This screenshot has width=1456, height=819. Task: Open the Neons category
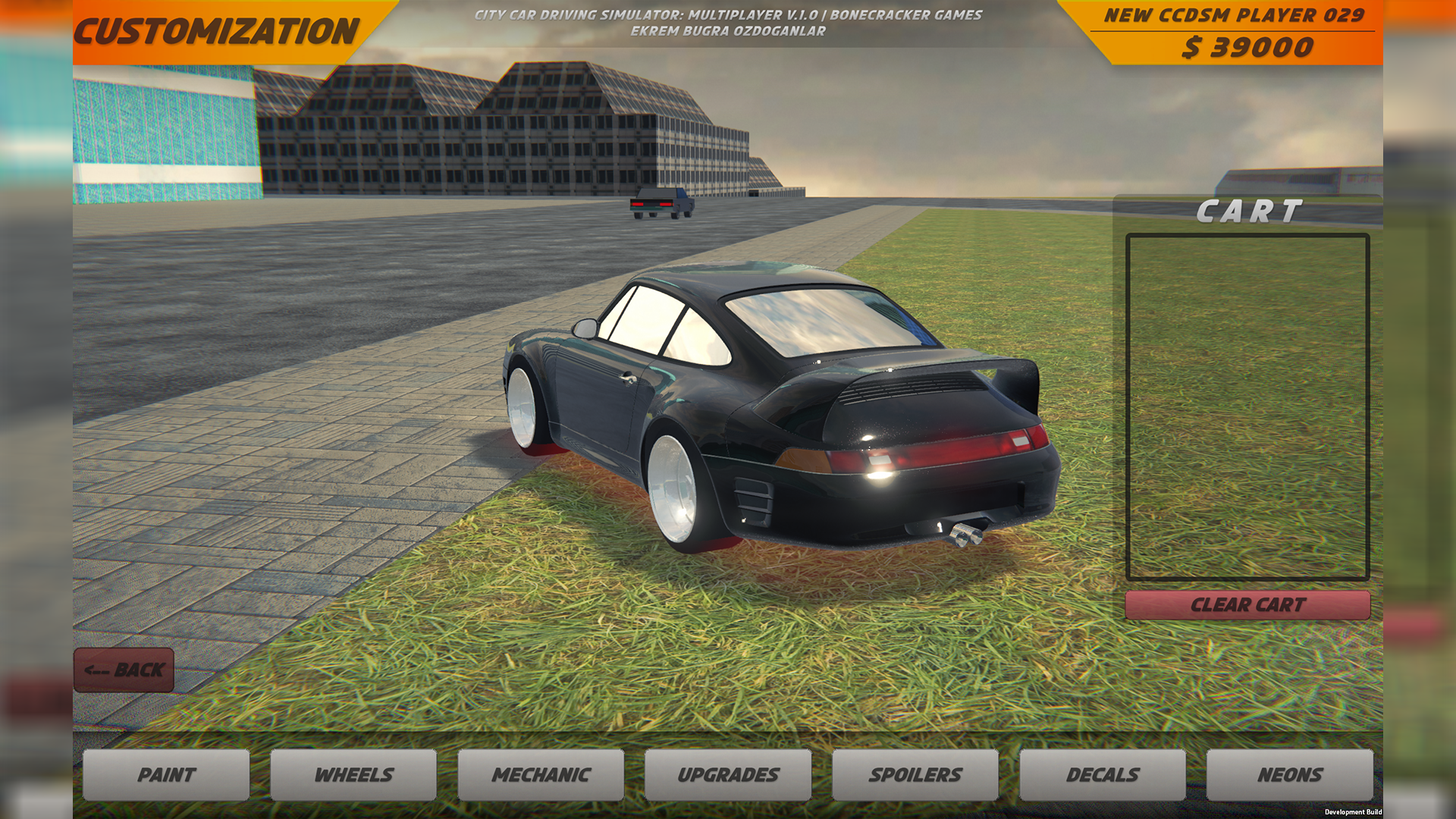point(1290,774)
